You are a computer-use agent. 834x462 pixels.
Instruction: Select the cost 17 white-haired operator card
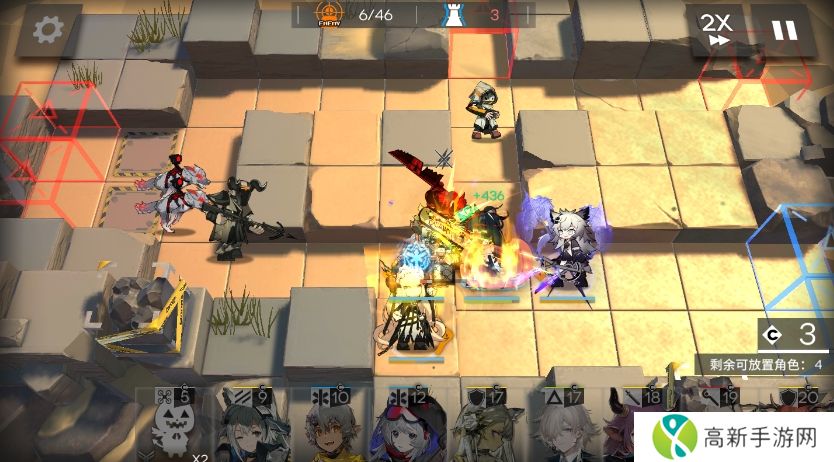click(562, 427)
